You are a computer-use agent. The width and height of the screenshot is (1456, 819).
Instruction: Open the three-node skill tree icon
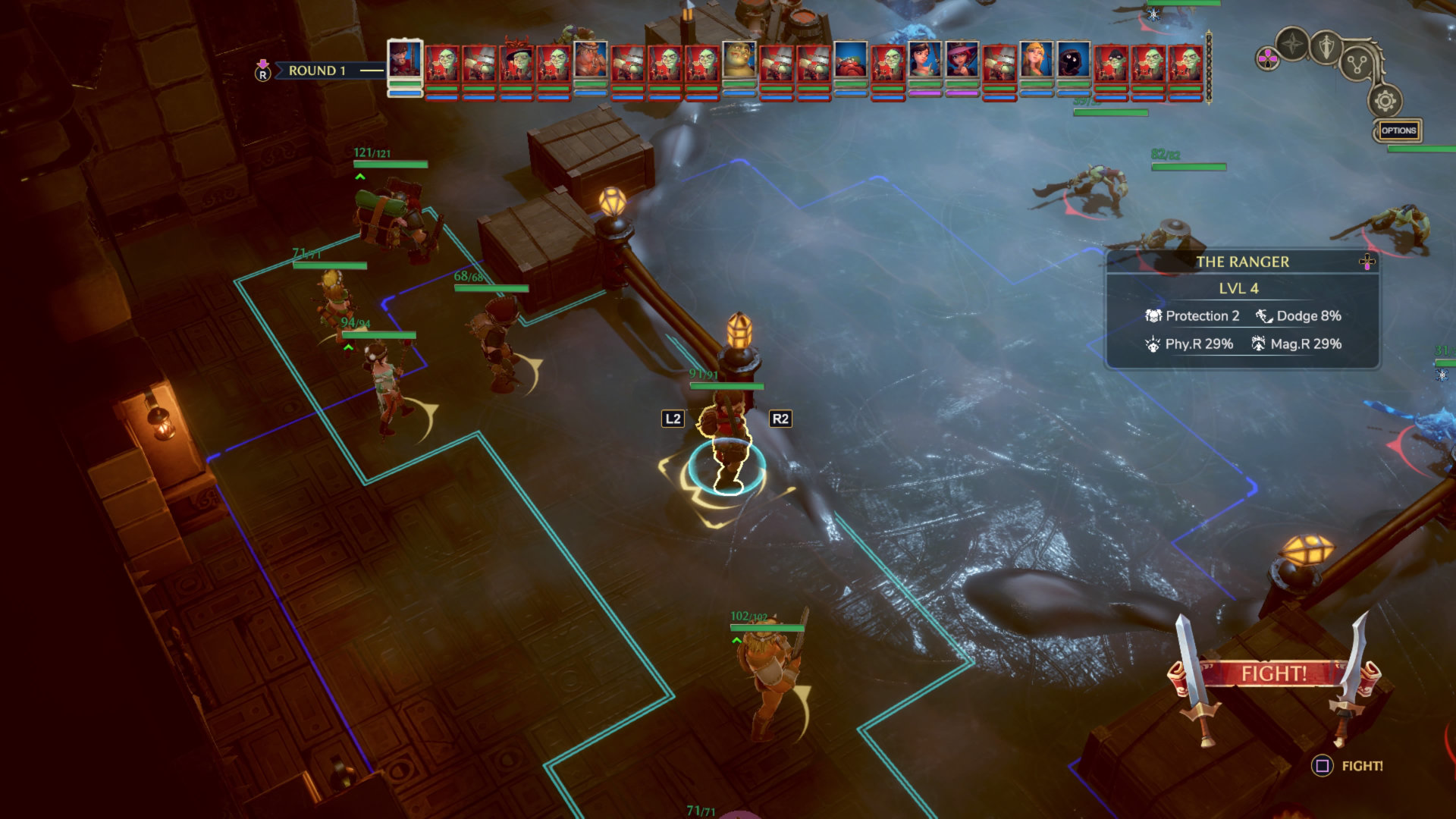coord(1357,64)
